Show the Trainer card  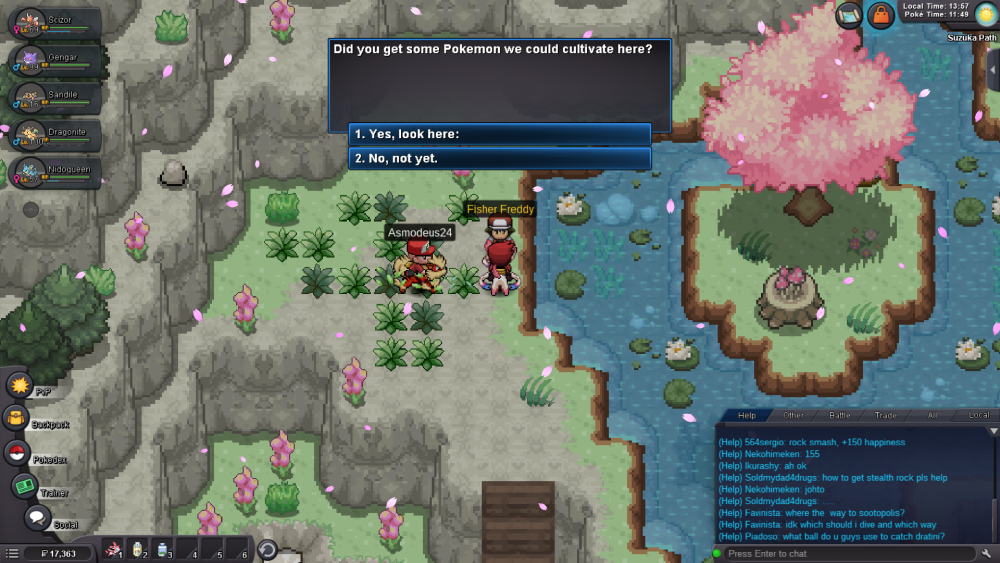click(24, 485)
